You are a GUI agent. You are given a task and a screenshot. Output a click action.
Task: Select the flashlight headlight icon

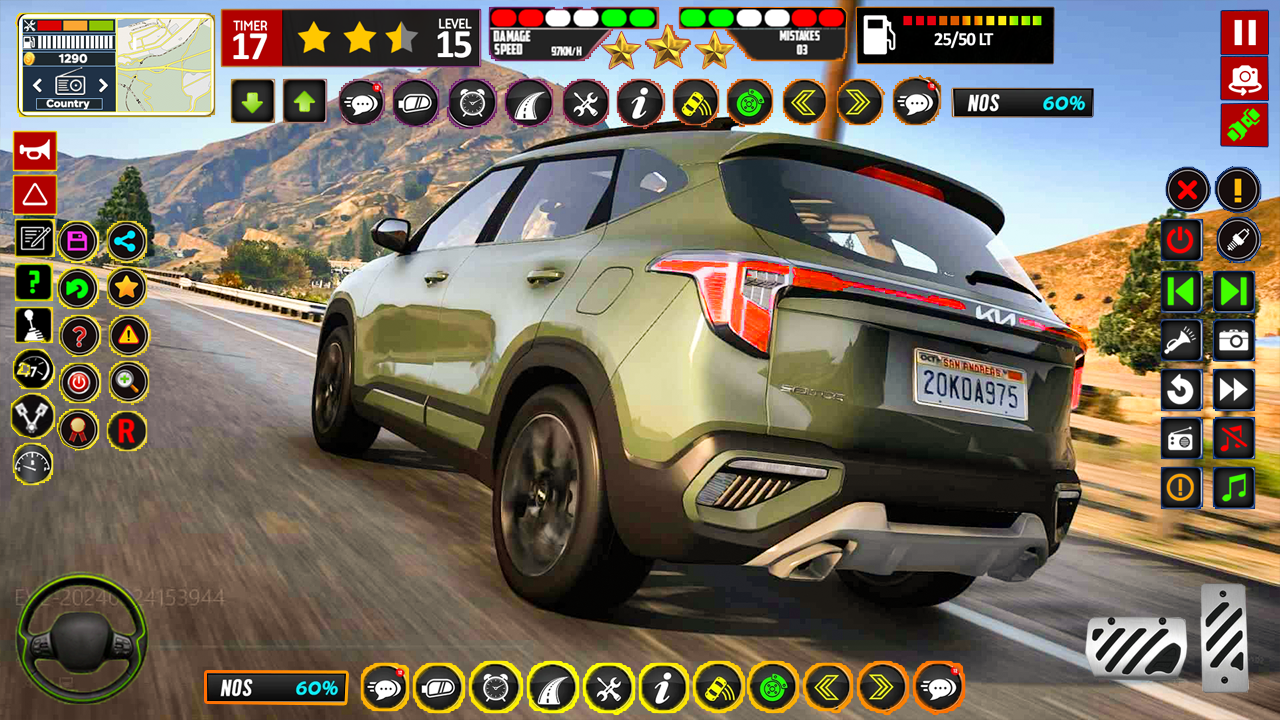pyautogui.click(x=1181, y=339)
